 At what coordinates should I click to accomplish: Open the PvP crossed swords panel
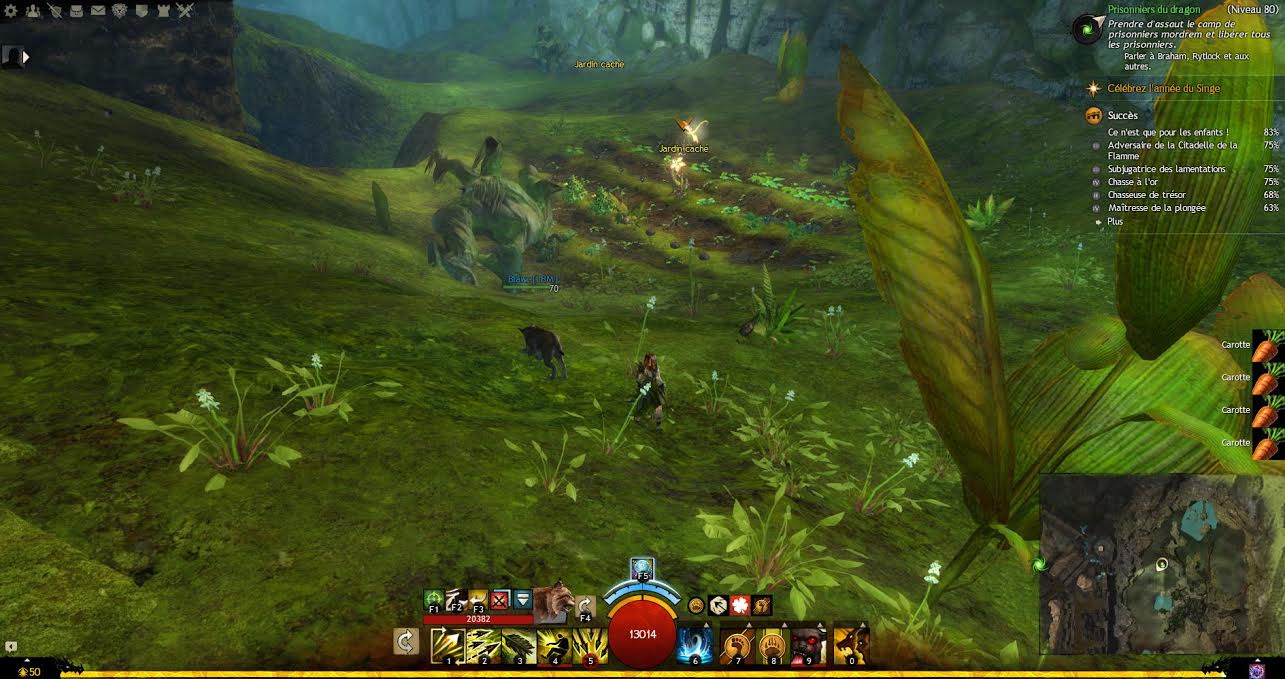pos(185,11)
